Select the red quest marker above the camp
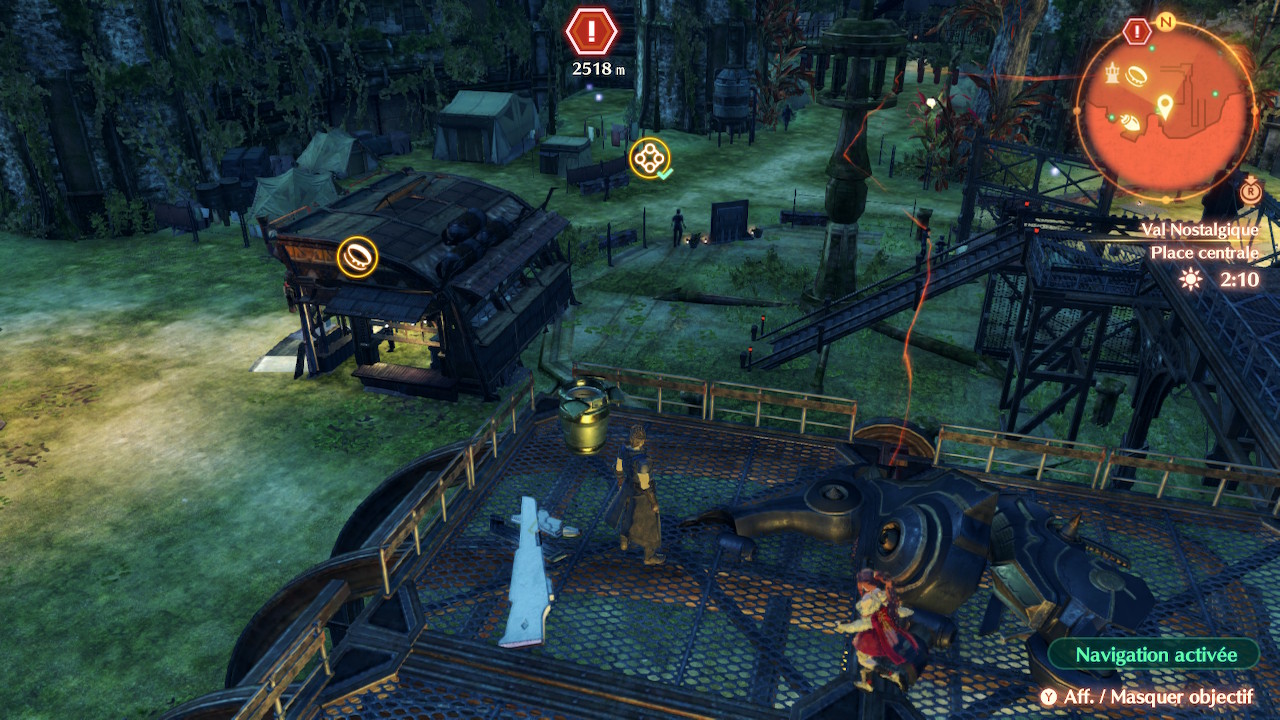The width and height of the screenshot is (1280, 720). click(x=591, y=32)
